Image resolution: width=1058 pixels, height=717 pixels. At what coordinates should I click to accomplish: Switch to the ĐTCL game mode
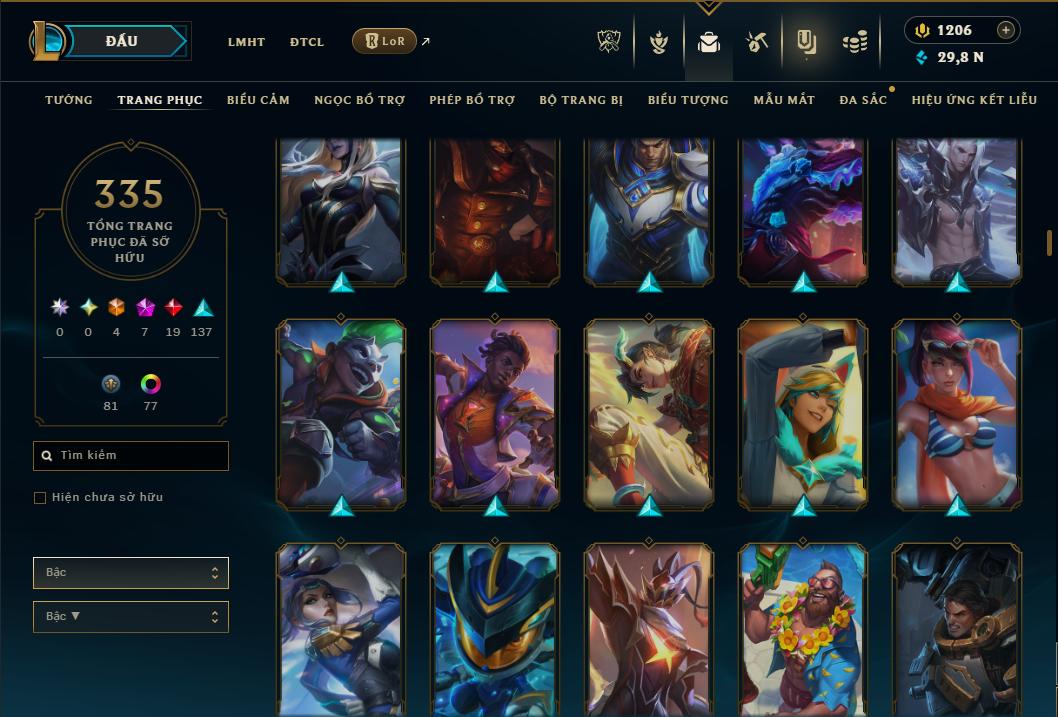(306, 42)
